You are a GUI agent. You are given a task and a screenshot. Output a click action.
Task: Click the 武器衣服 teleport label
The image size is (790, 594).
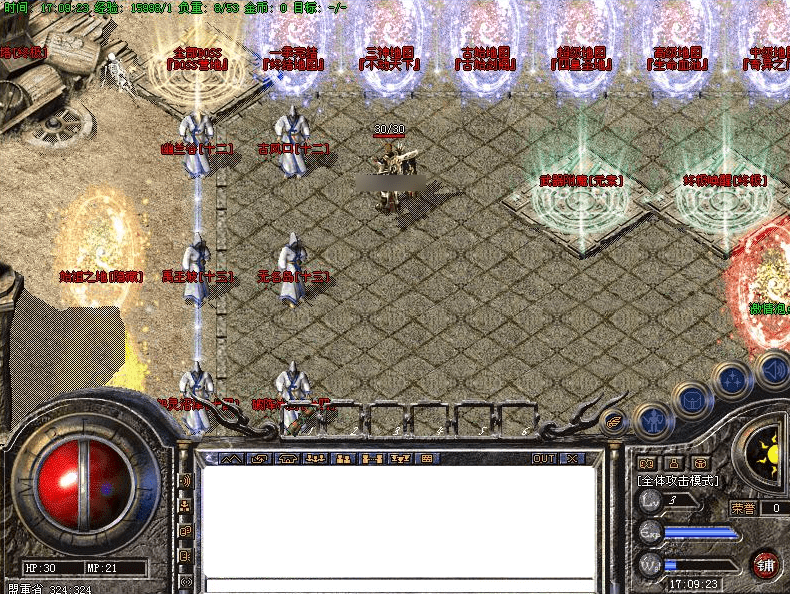tap(581, 181)
